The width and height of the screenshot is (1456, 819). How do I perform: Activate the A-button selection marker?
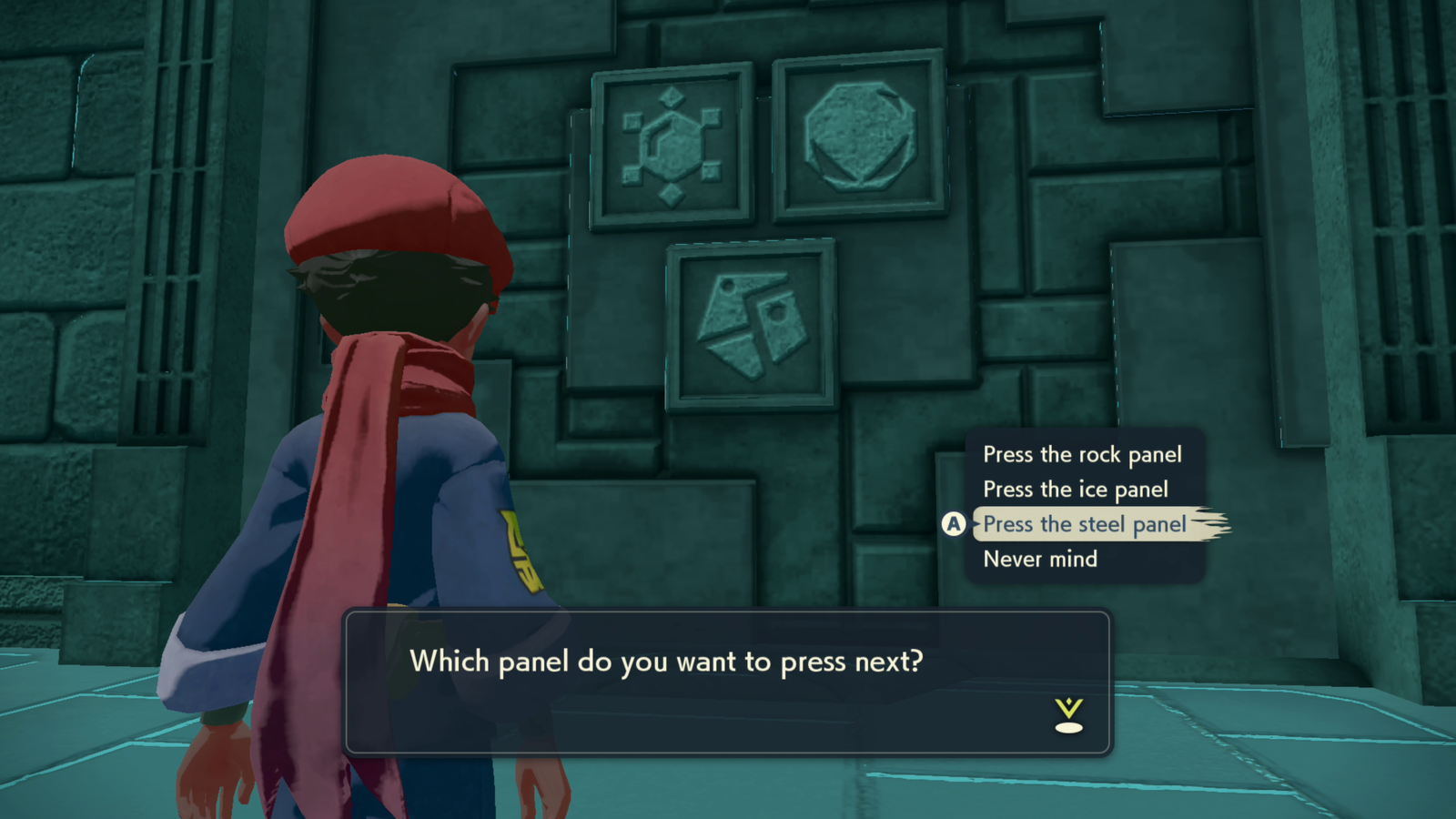tap(952, 523)
